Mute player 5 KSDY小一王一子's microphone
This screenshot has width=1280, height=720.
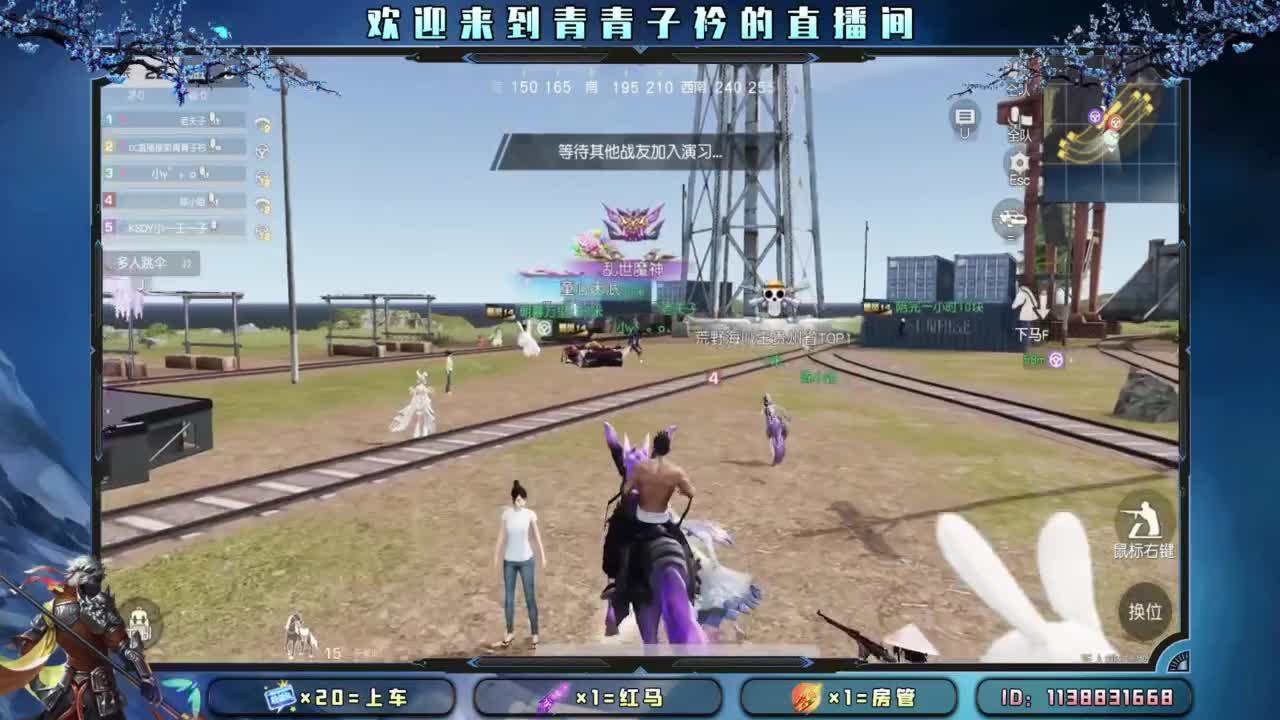click(213, 226)
